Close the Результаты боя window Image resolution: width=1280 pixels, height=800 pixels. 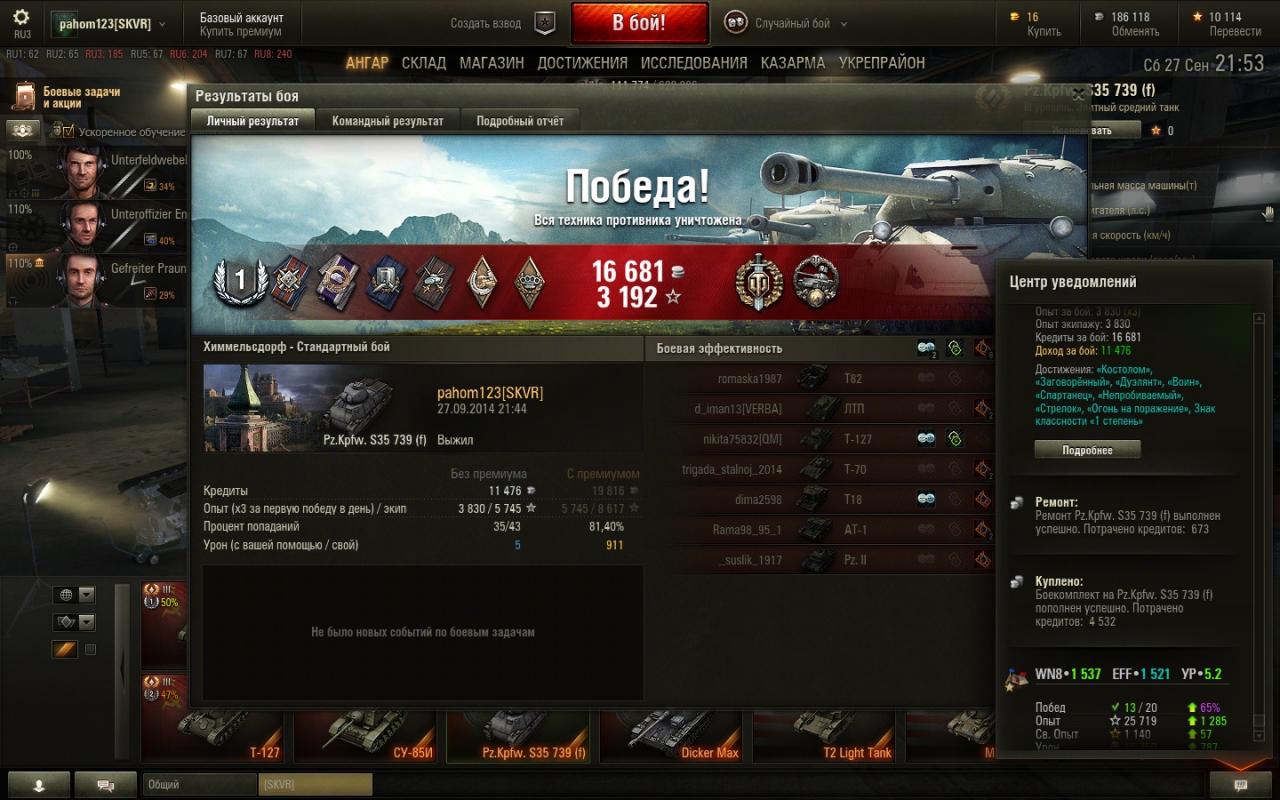[x=1078, y=96]
